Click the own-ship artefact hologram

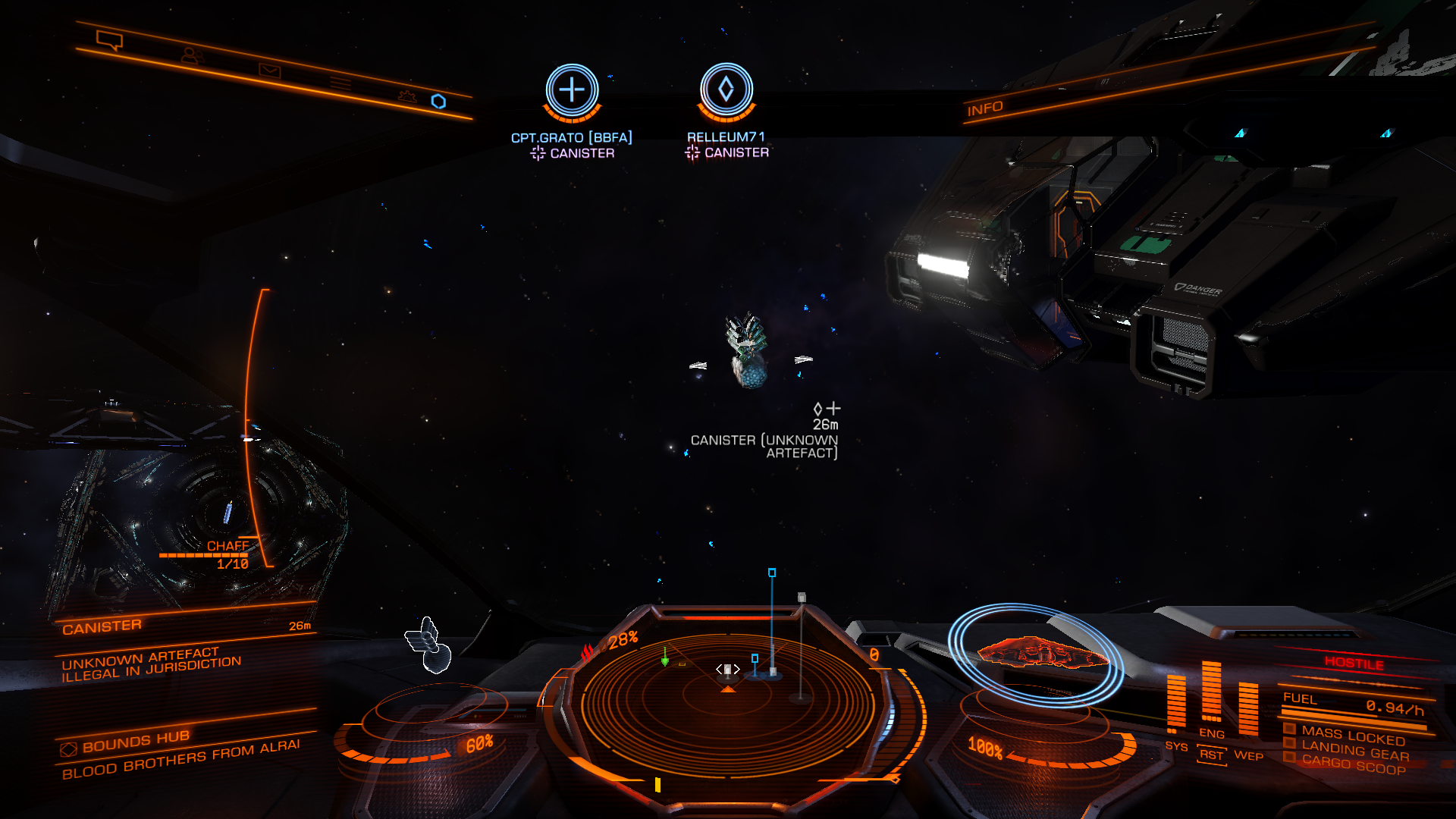click(x=430, y=645)
